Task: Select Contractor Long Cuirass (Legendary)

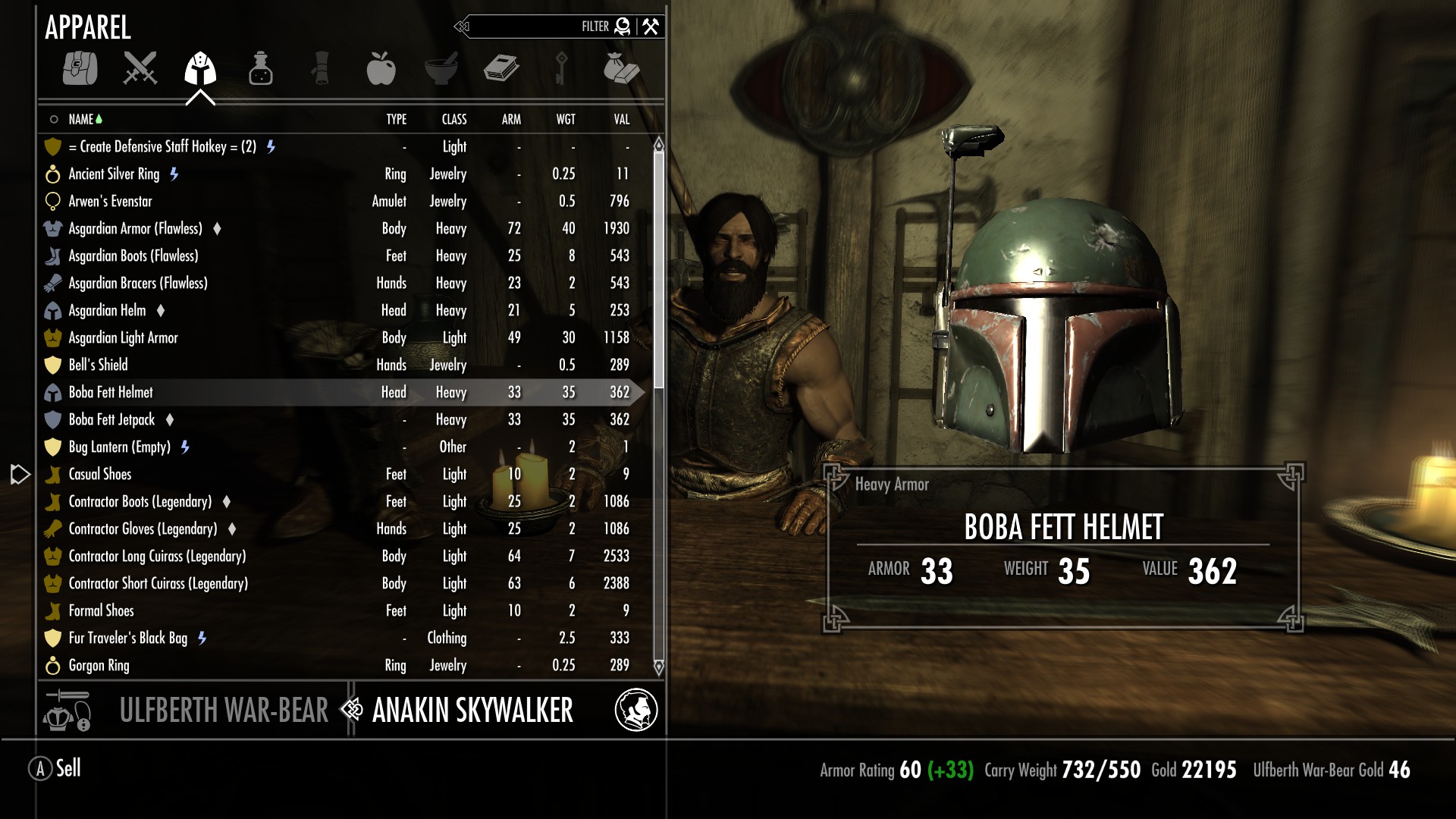Action: coord(157,556)
